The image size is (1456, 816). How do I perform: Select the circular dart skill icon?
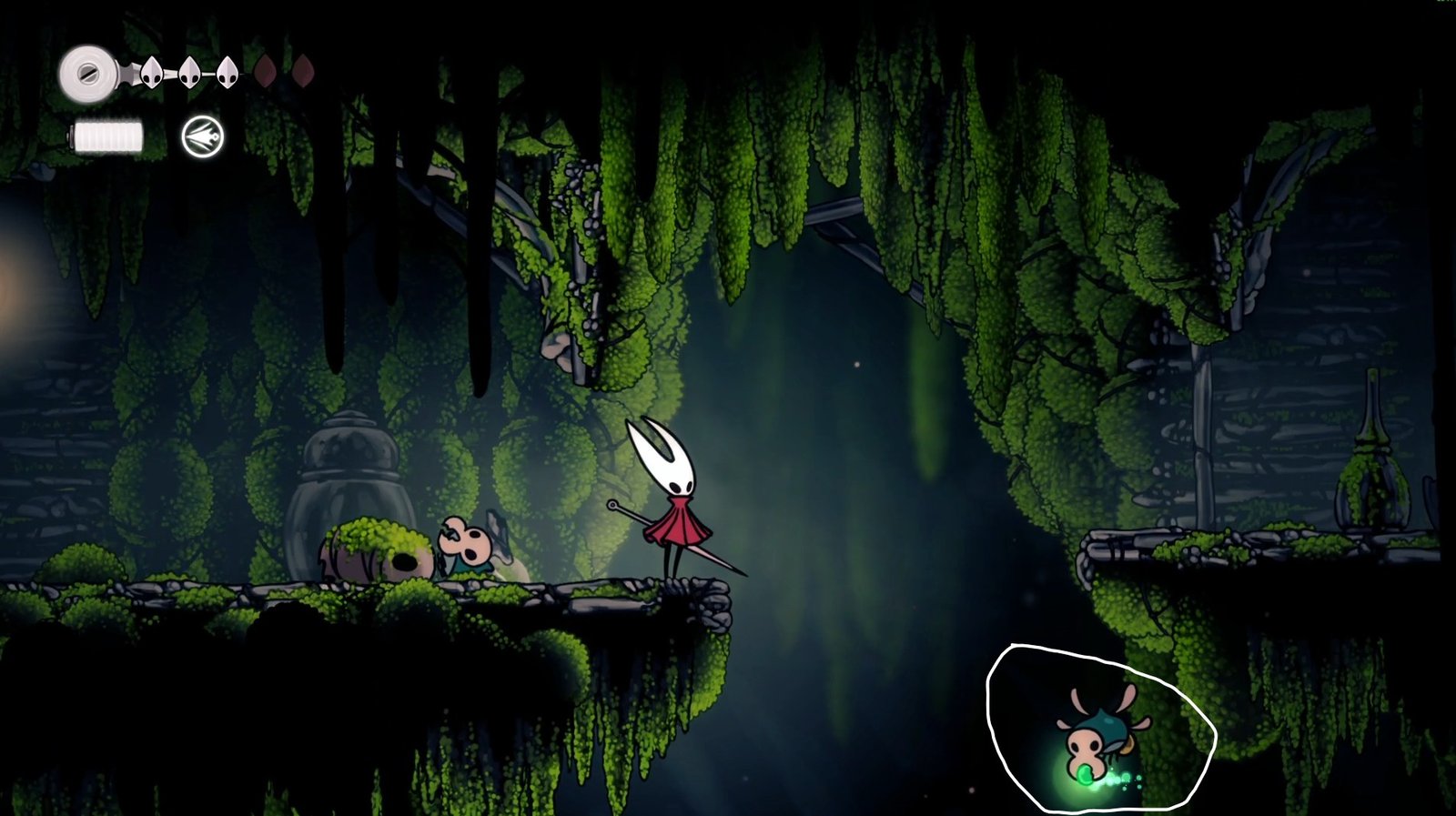(202, 137)
